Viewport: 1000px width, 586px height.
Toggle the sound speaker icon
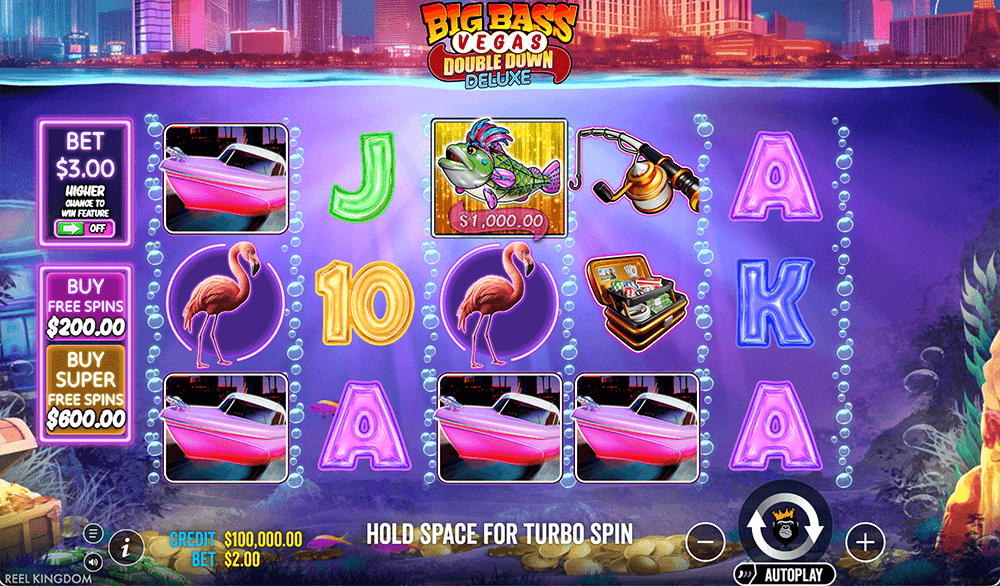click(x=93, y=560)
